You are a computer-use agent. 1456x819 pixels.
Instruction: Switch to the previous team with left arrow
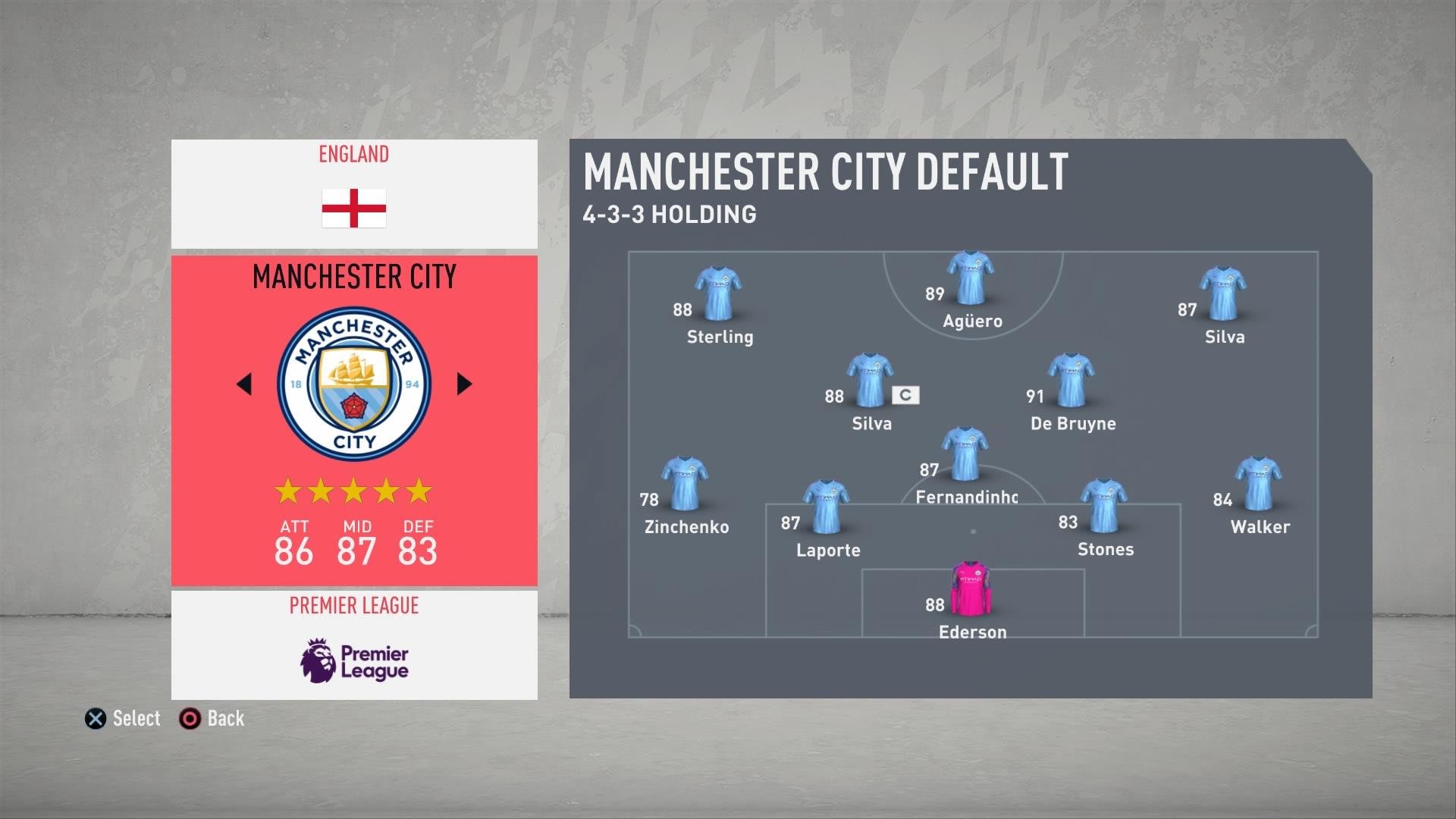click(244, 384)
